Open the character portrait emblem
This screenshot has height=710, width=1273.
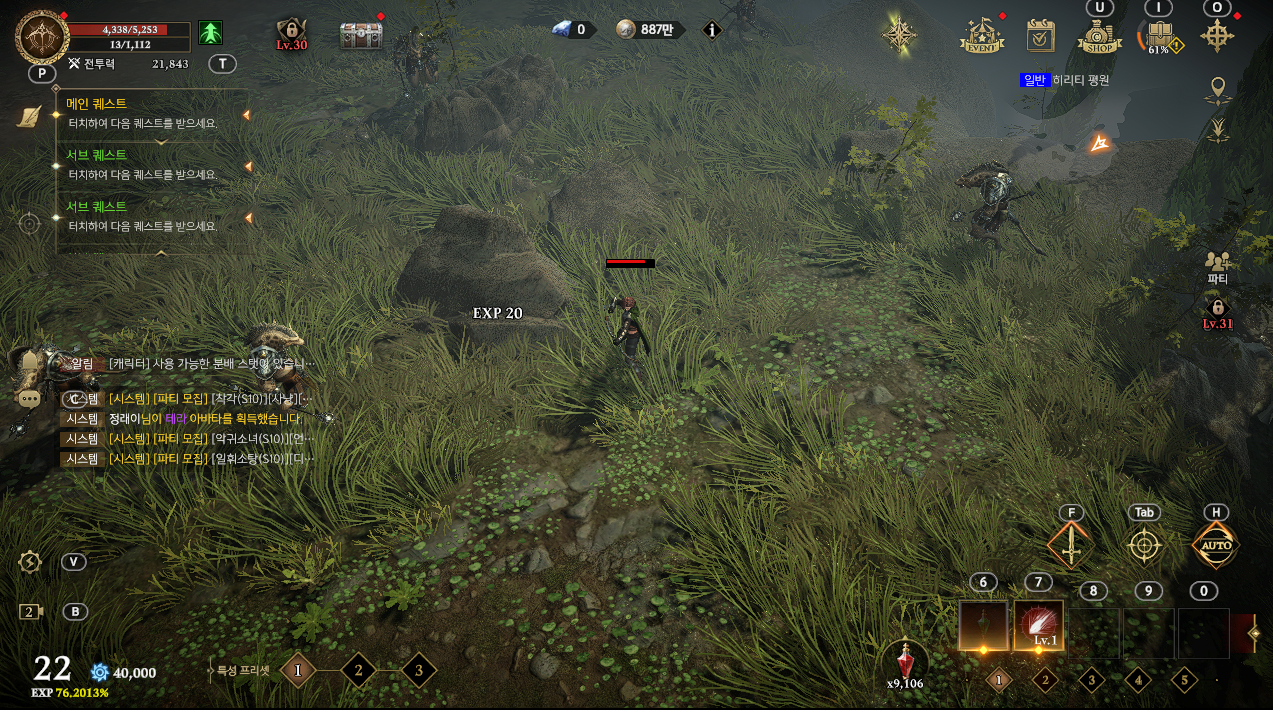coord(42,37)
